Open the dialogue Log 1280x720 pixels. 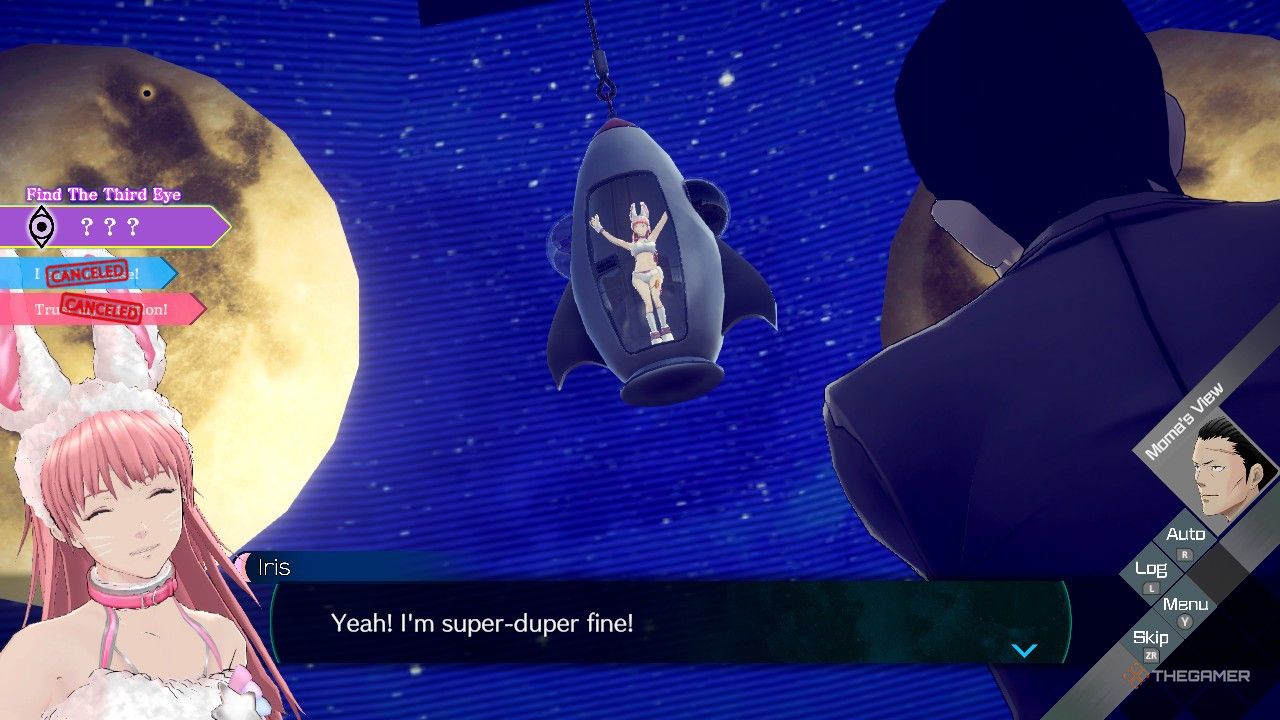click(1152, 569)
